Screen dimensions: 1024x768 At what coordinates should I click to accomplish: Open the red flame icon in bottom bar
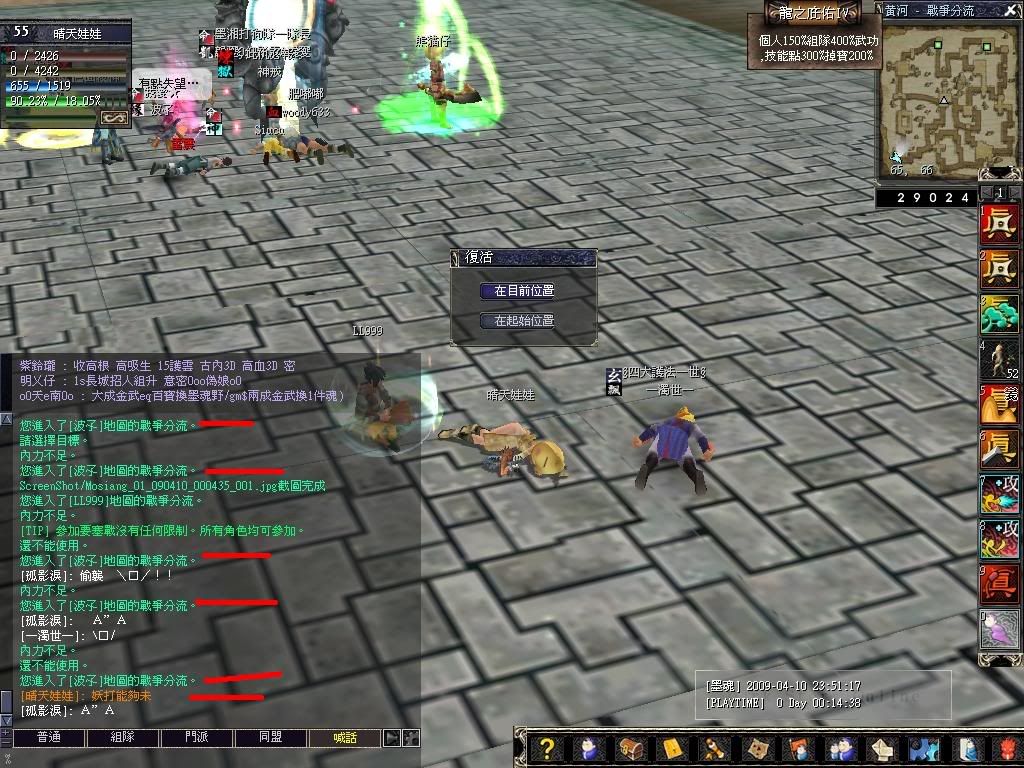pos(1006,748)
